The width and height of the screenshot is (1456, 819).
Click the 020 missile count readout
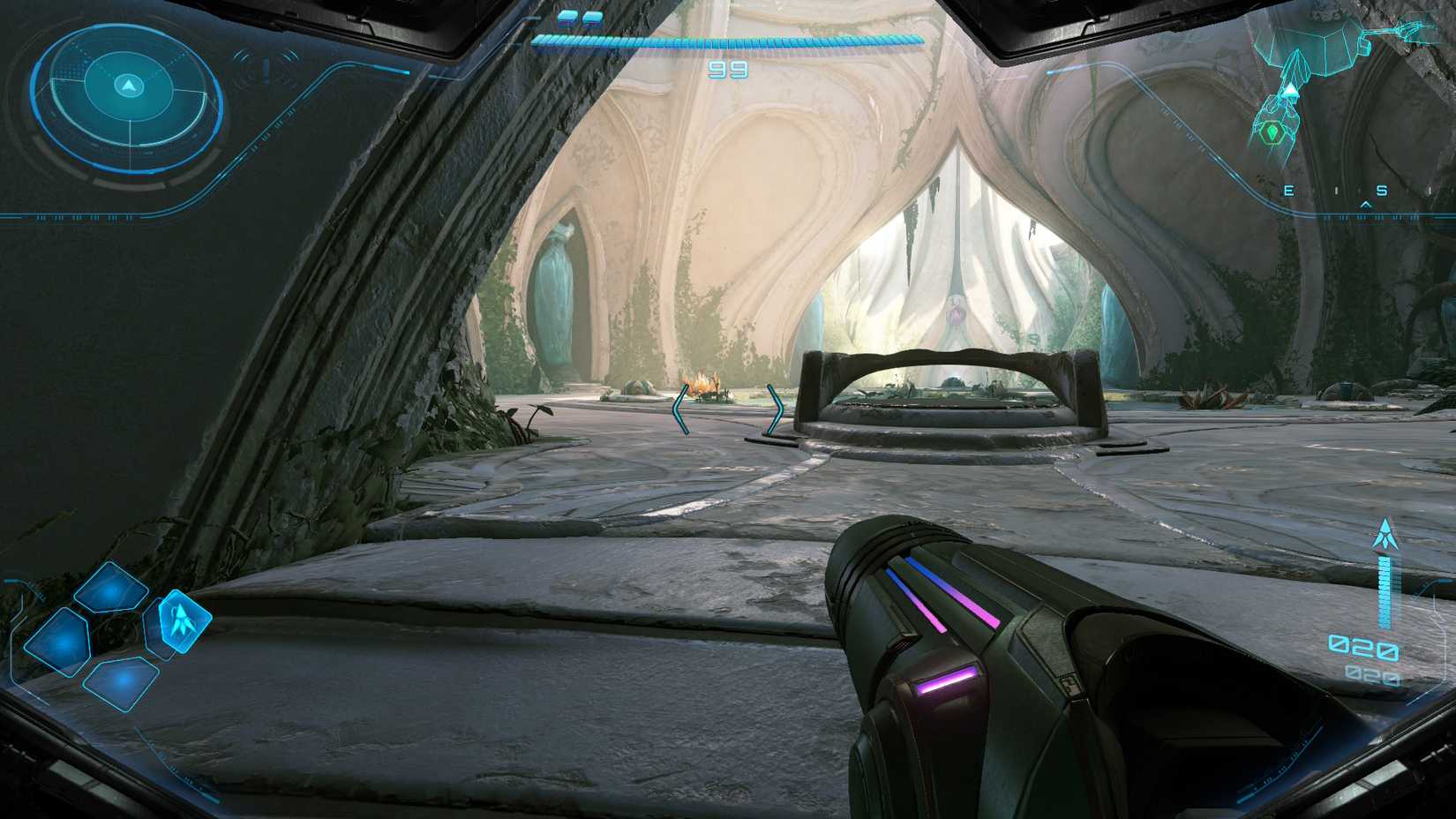(x=1363, y=646)
